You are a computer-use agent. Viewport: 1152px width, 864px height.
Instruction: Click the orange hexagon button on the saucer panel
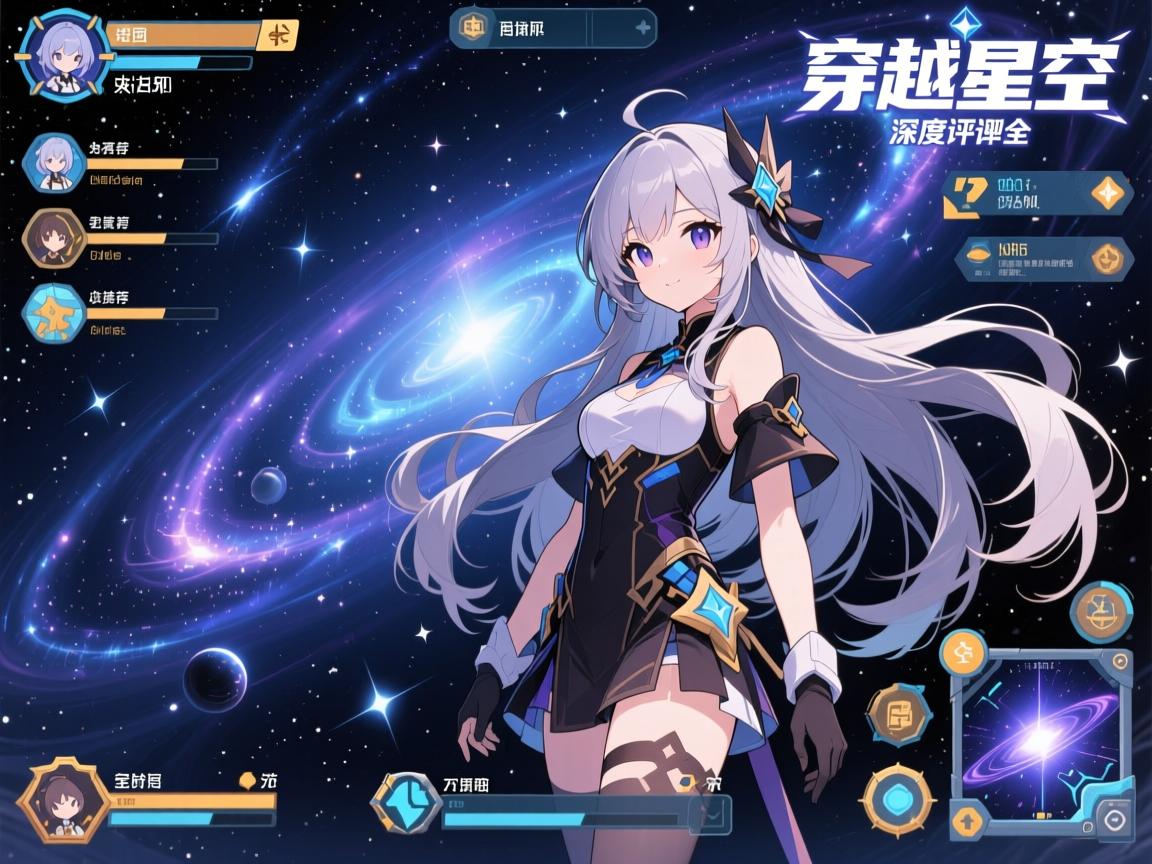(x=1106, y=259)
